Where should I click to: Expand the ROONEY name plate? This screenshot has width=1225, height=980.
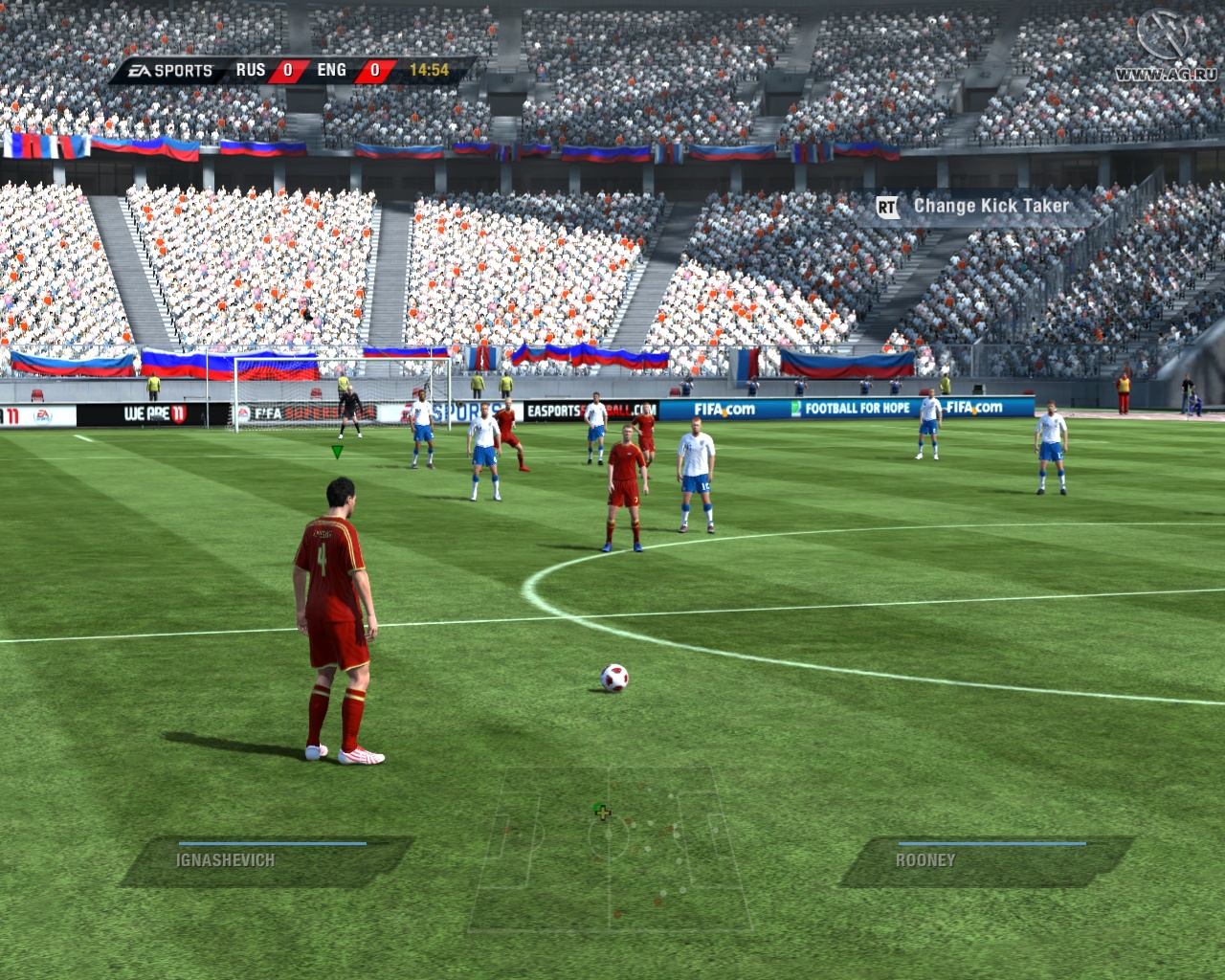click(924, 859)
